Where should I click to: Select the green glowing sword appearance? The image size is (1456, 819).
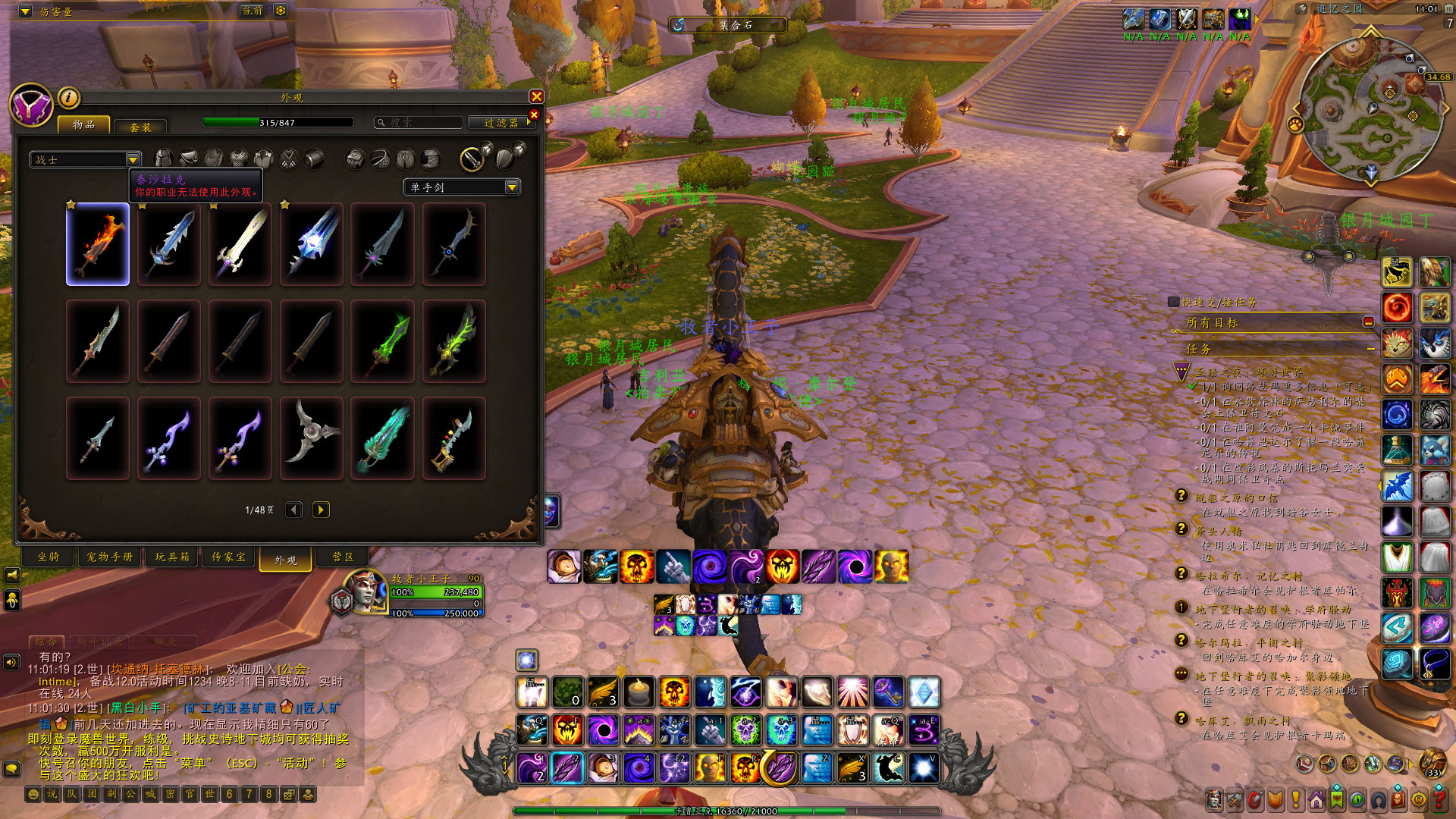pos(383,341)
